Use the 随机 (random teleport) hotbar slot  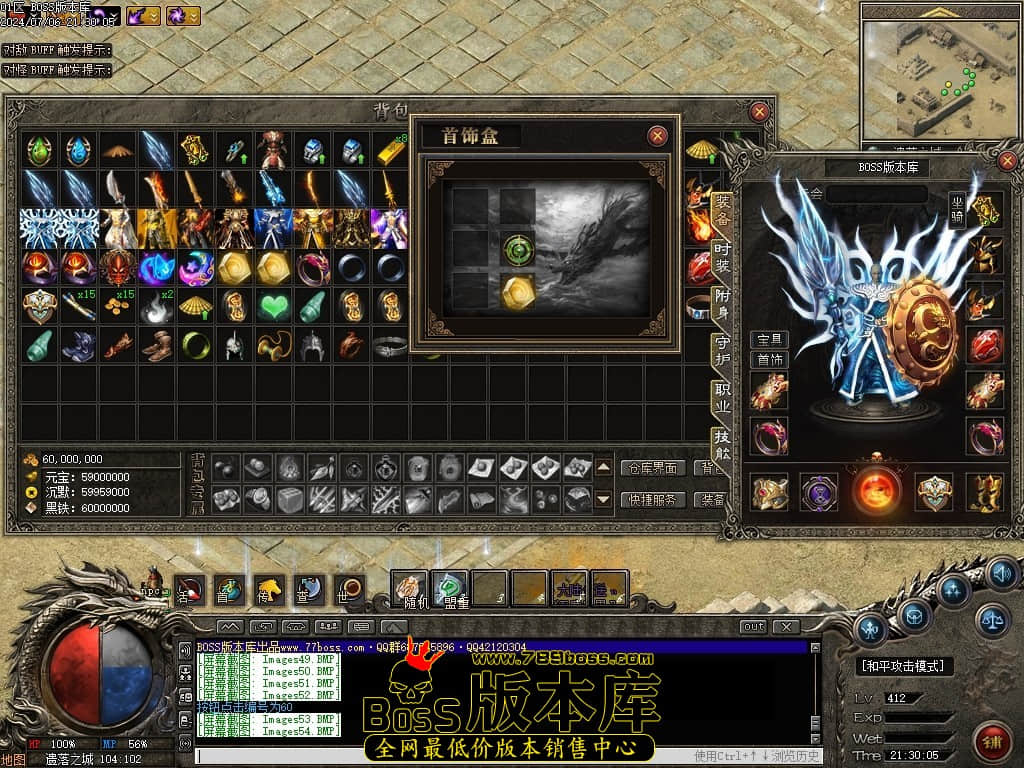(409, 589)
